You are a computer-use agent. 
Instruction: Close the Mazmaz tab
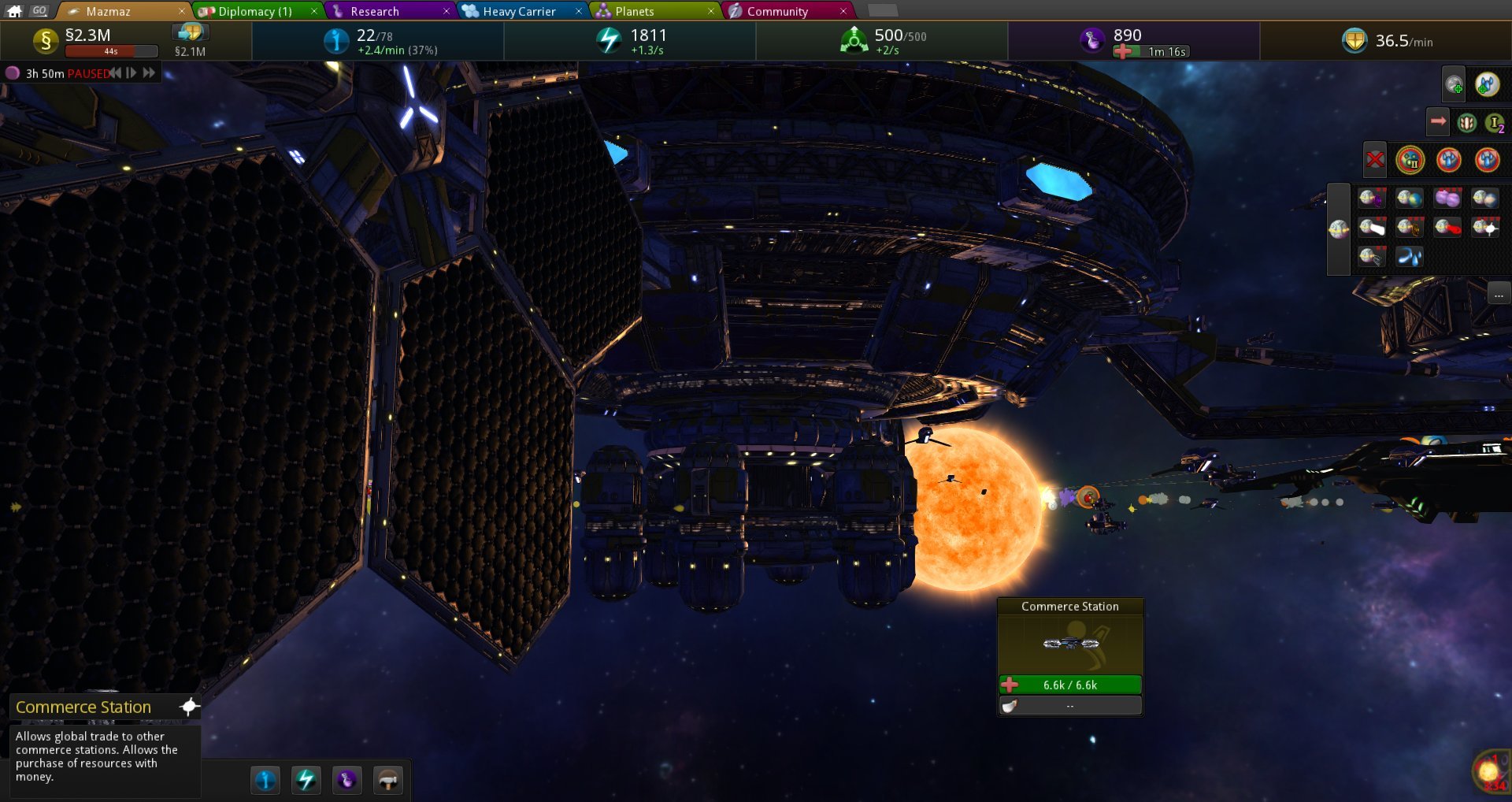181,11
